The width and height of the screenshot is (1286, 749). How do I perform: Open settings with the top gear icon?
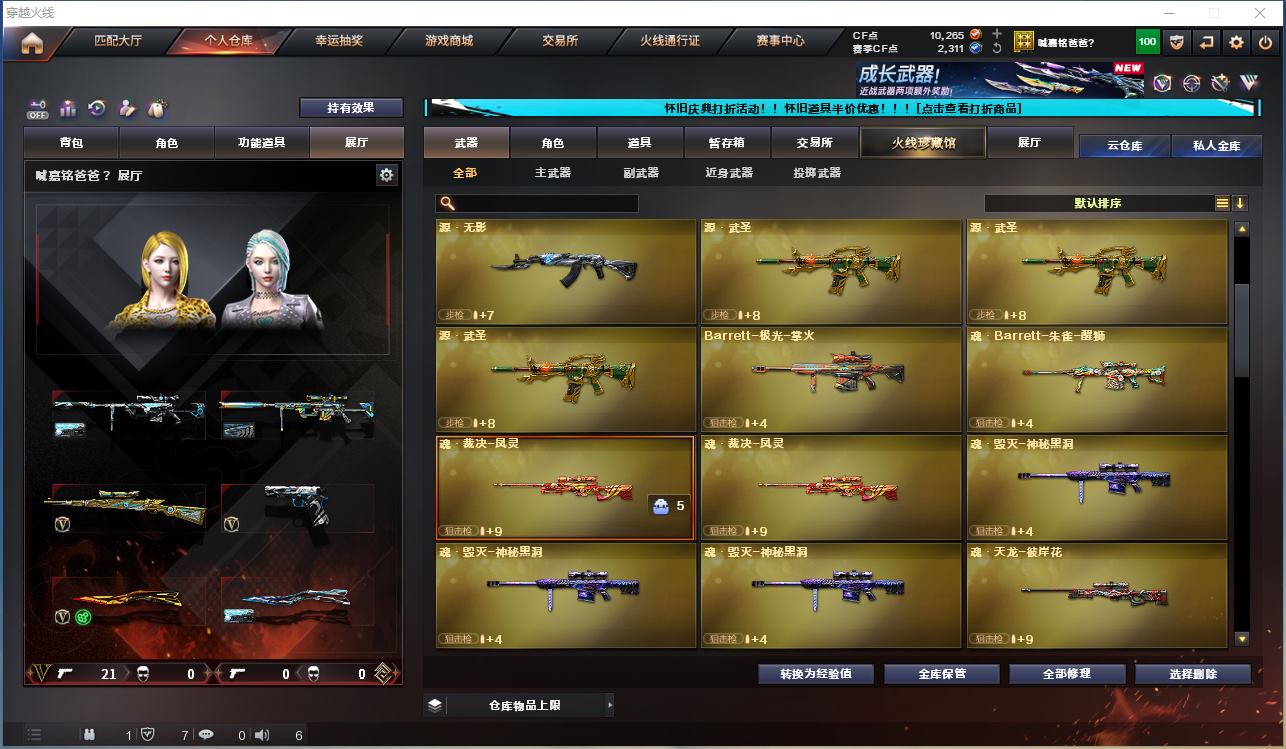pyautogui.click(x=1237, y=42)
